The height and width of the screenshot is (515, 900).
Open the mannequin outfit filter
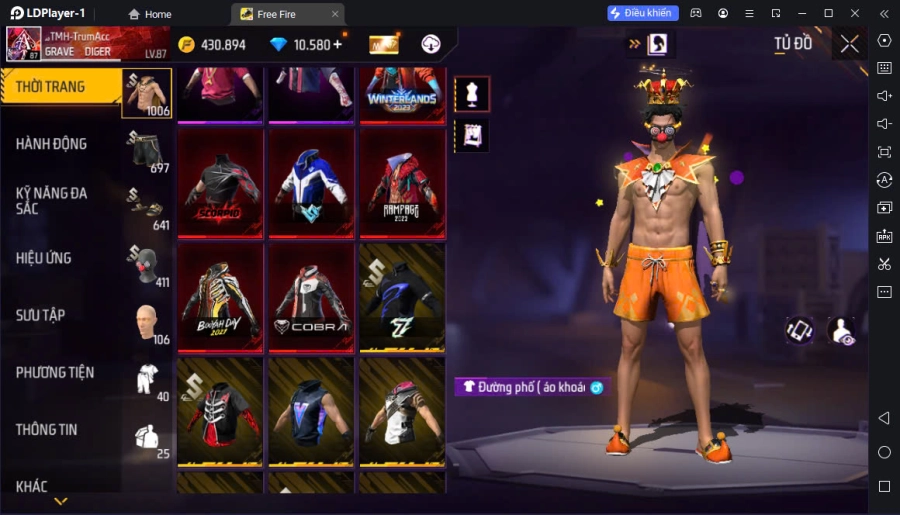tap(472, 94)
